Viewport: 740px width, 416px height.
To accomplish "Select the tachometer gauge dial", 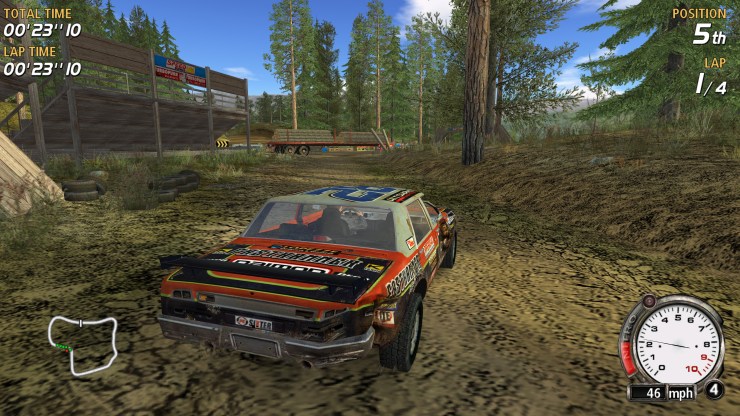I will click(x=679, y=343).
